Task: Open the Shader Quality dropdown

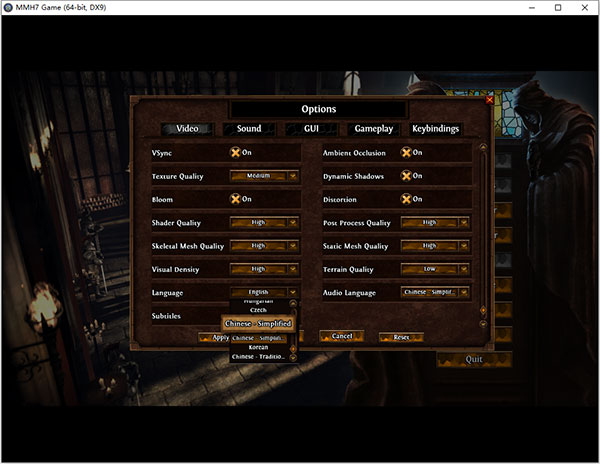Action: point(264,222)
